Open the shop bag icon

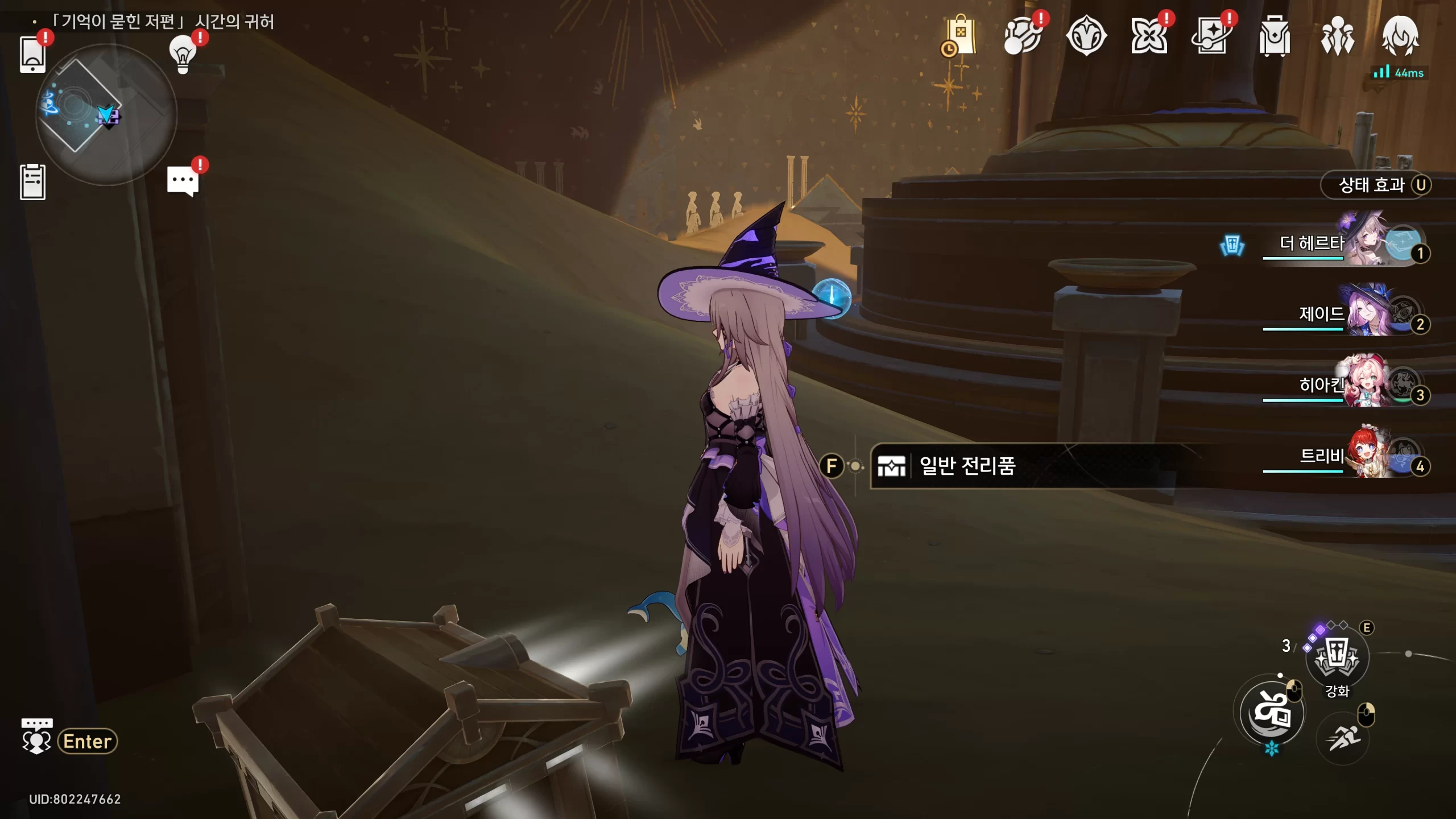(x=961, y=36)
